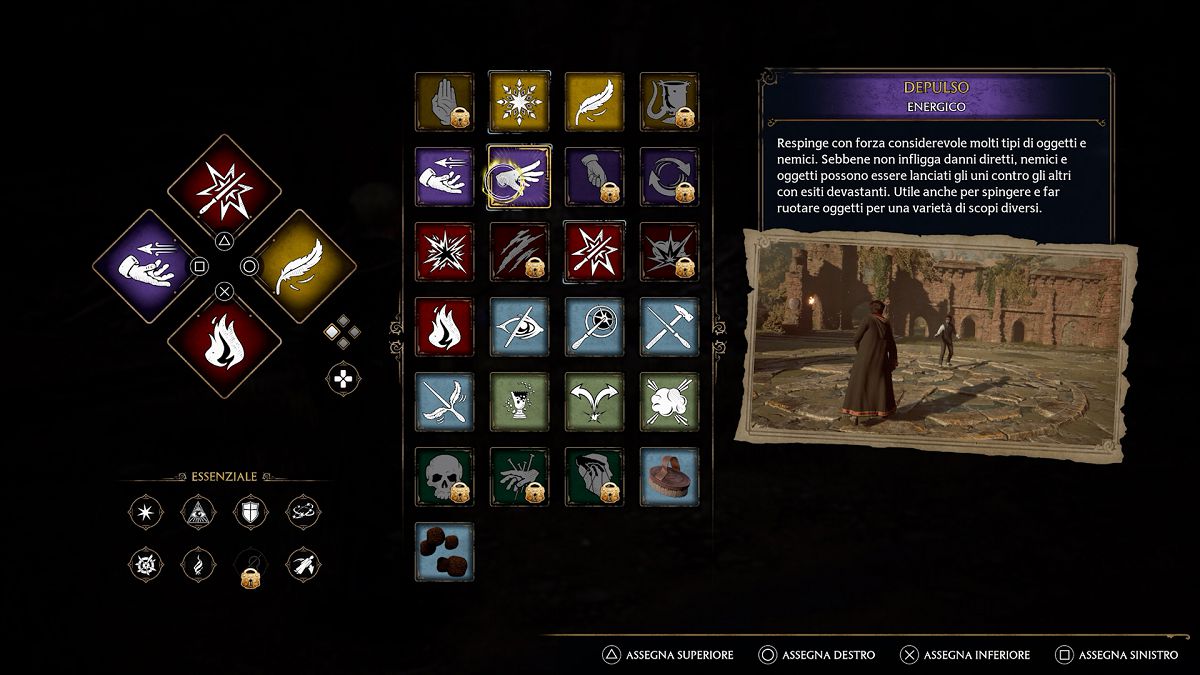Viewport: 1200px width, 675px height.
Task: Select the green Evanesco cloud spell
Action: tap(669, 402)
